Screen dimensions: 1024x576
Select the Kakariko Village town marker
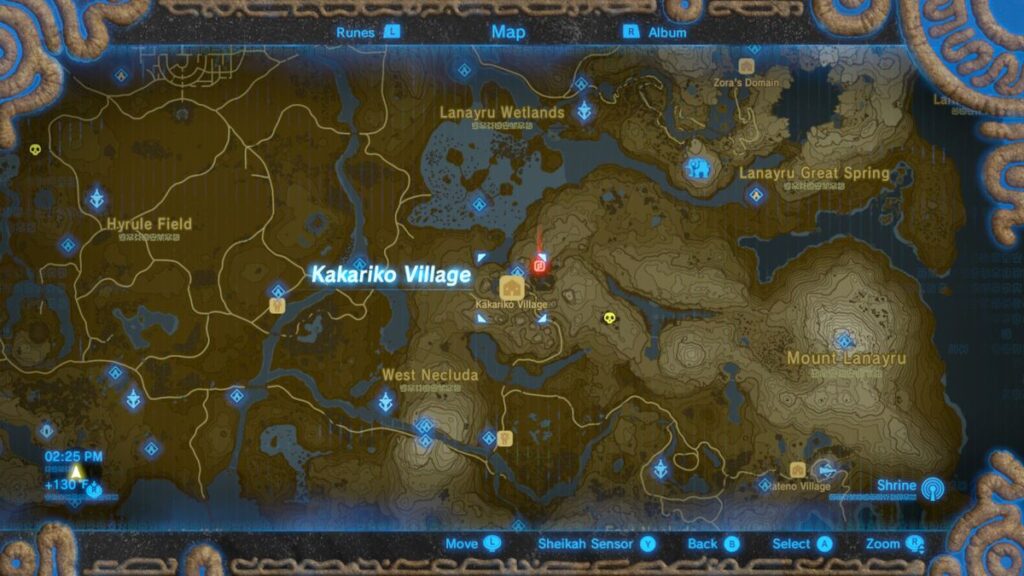pyautogui.click(x=506, y=287)
